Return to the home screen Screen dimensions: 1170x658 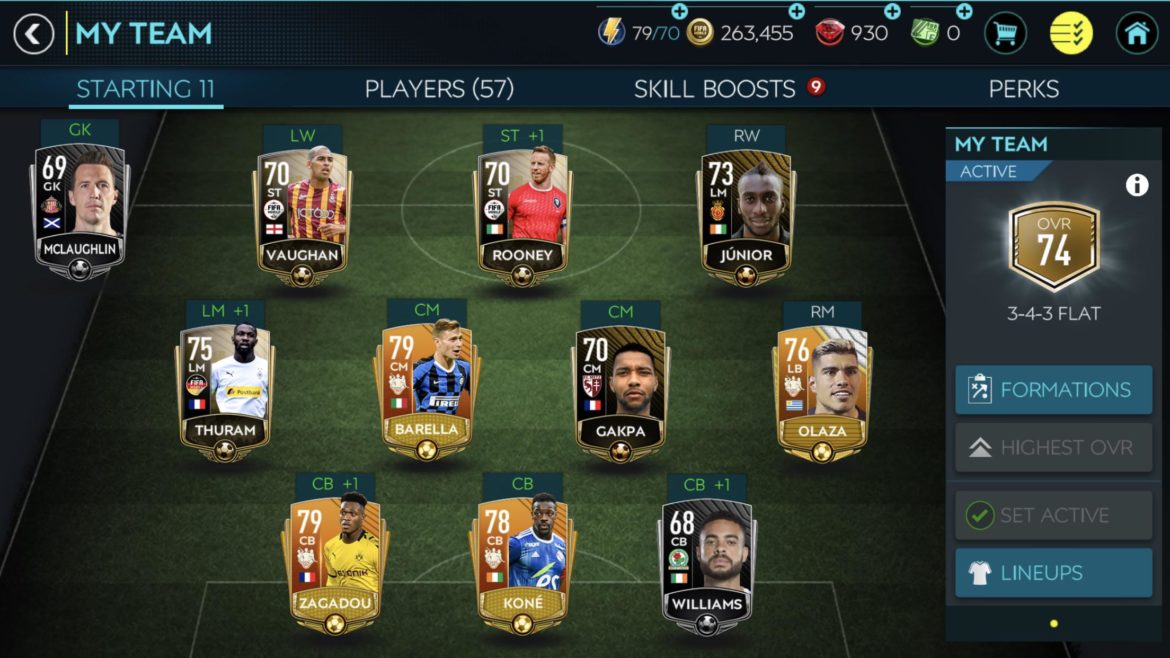pos(1137,34)
